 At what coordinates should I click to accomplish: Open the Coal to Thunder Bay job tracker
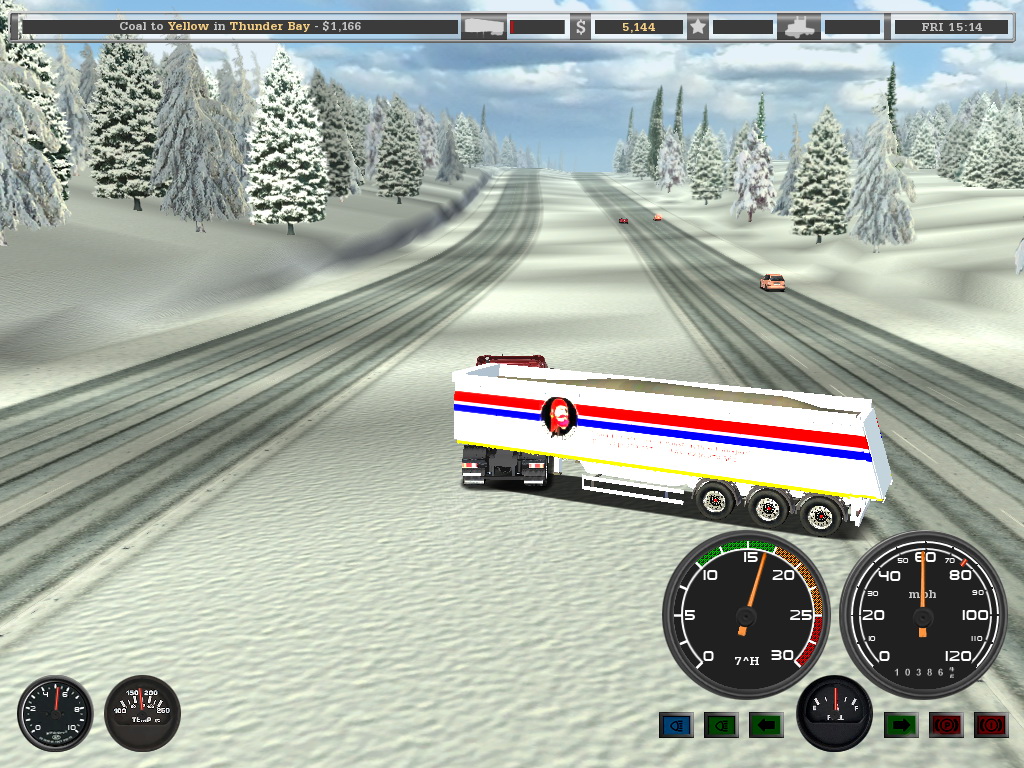click(x=240, y=27)
